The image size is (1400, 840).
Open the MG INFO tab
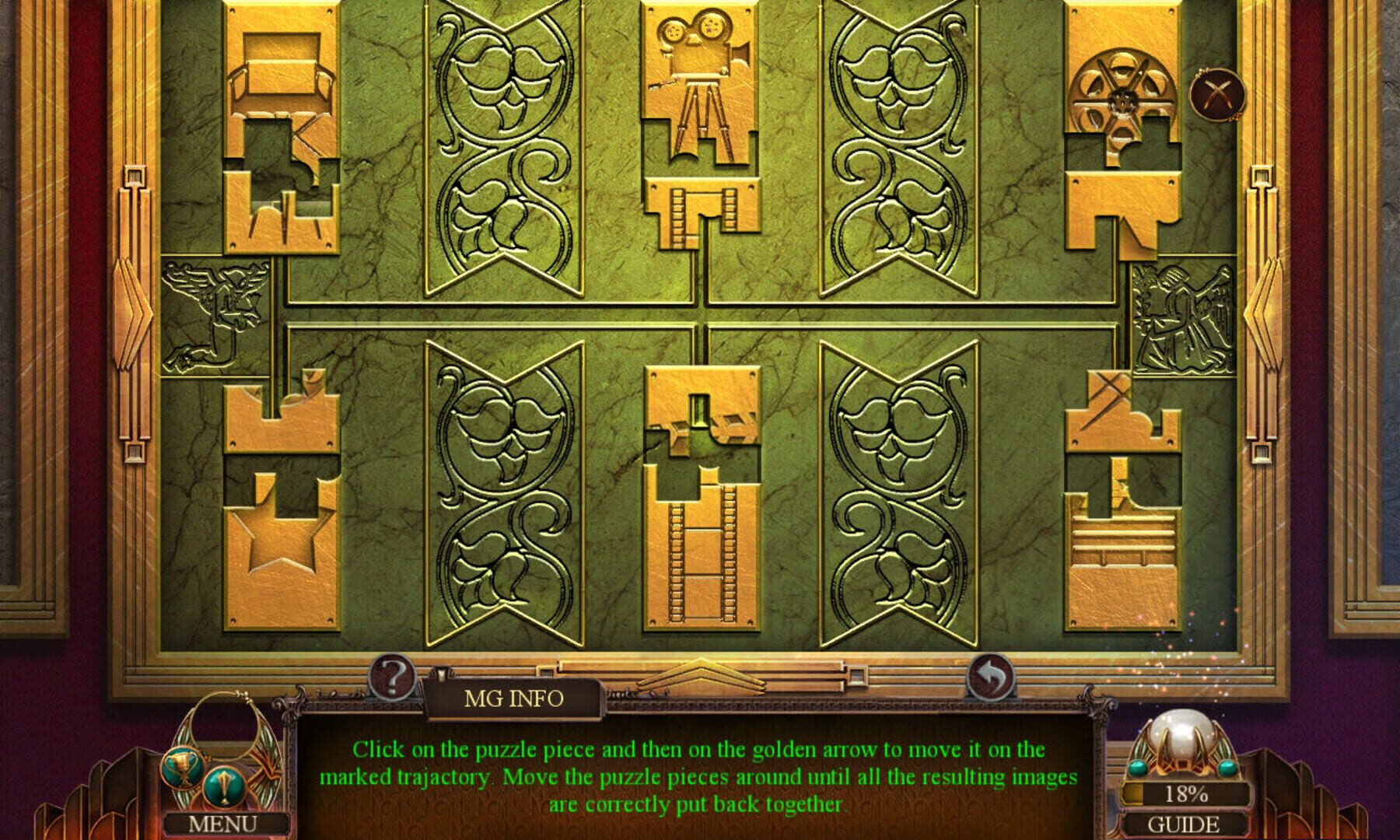pyautogui.click(x=513, y=700)
